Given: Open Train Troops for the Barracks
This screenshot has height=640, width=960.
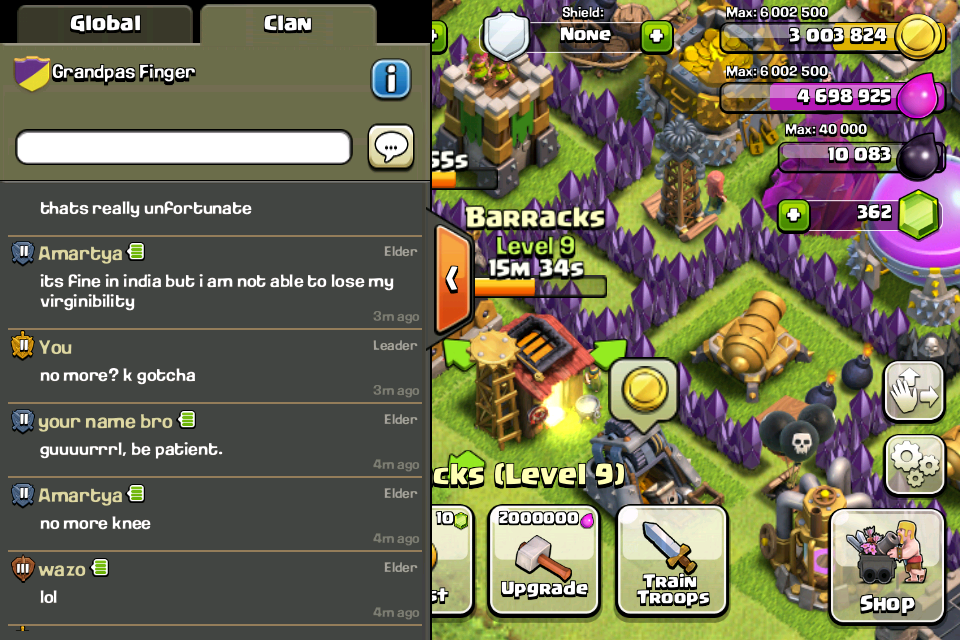Looking at the screenshot, I should (673, 560).
